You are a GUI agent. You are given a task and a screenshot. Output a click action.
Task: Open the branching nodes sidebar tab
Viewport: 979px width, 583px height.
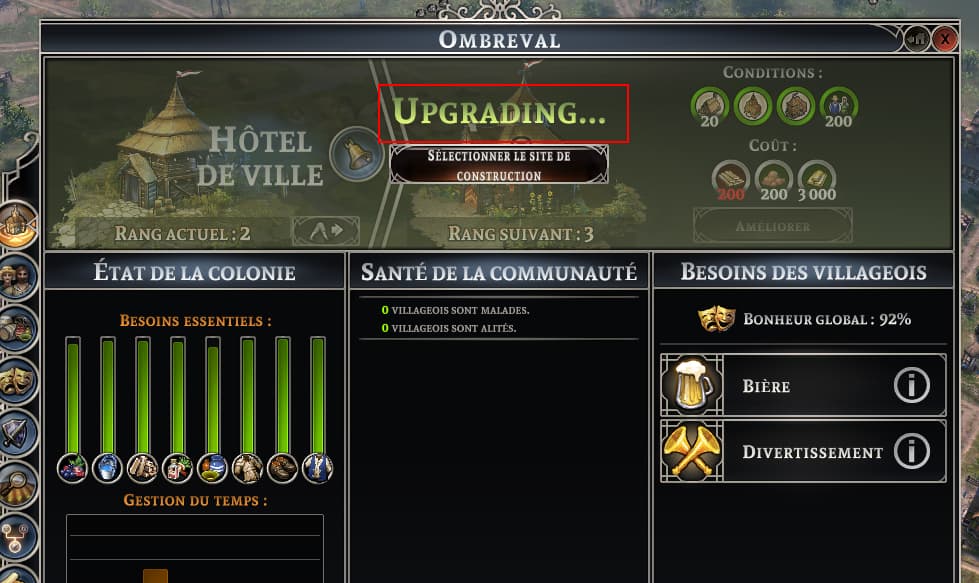click(15, 535)
